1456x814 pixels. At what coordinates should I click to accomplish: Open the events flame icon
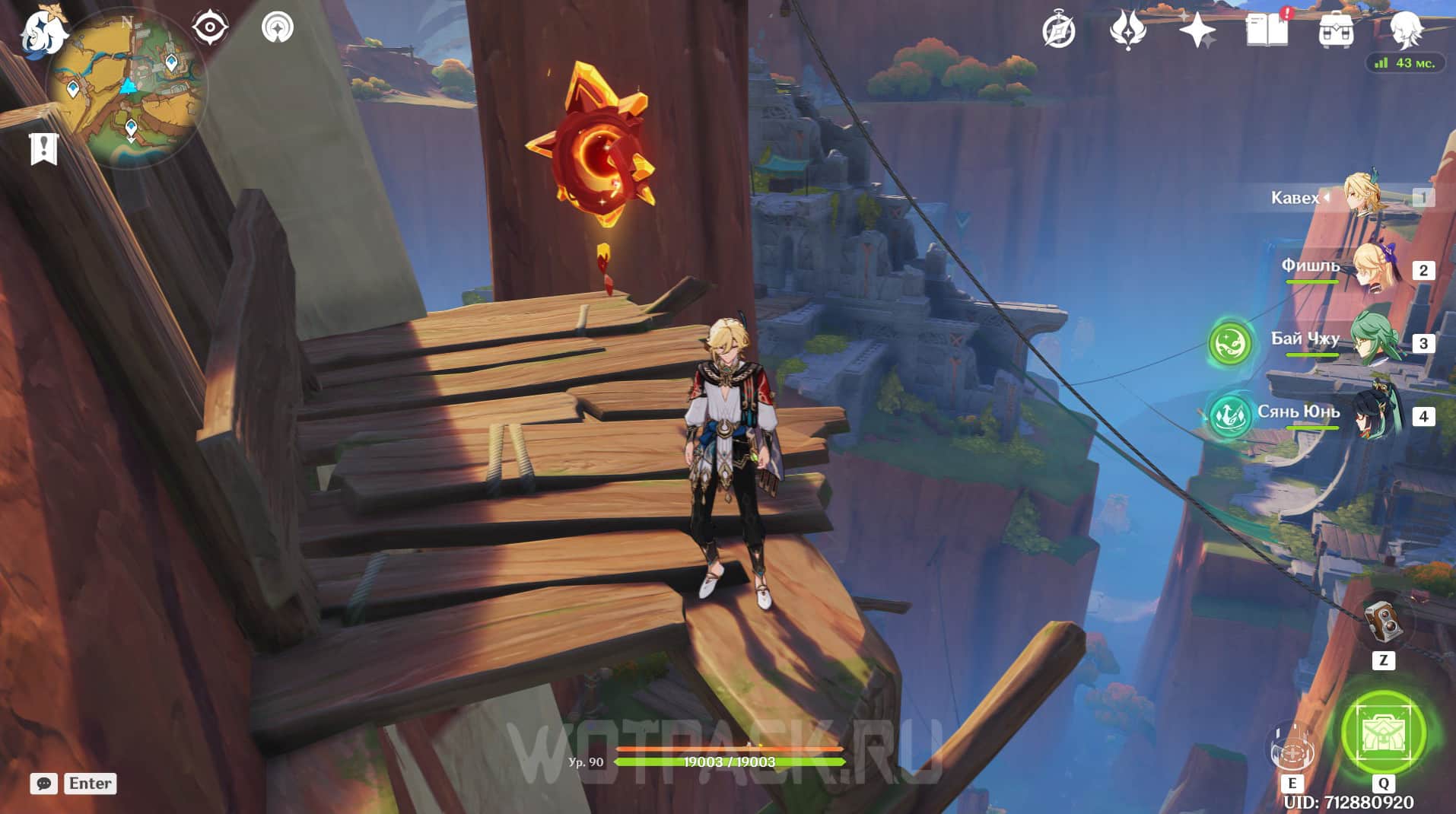click(x=1127, y=32)
